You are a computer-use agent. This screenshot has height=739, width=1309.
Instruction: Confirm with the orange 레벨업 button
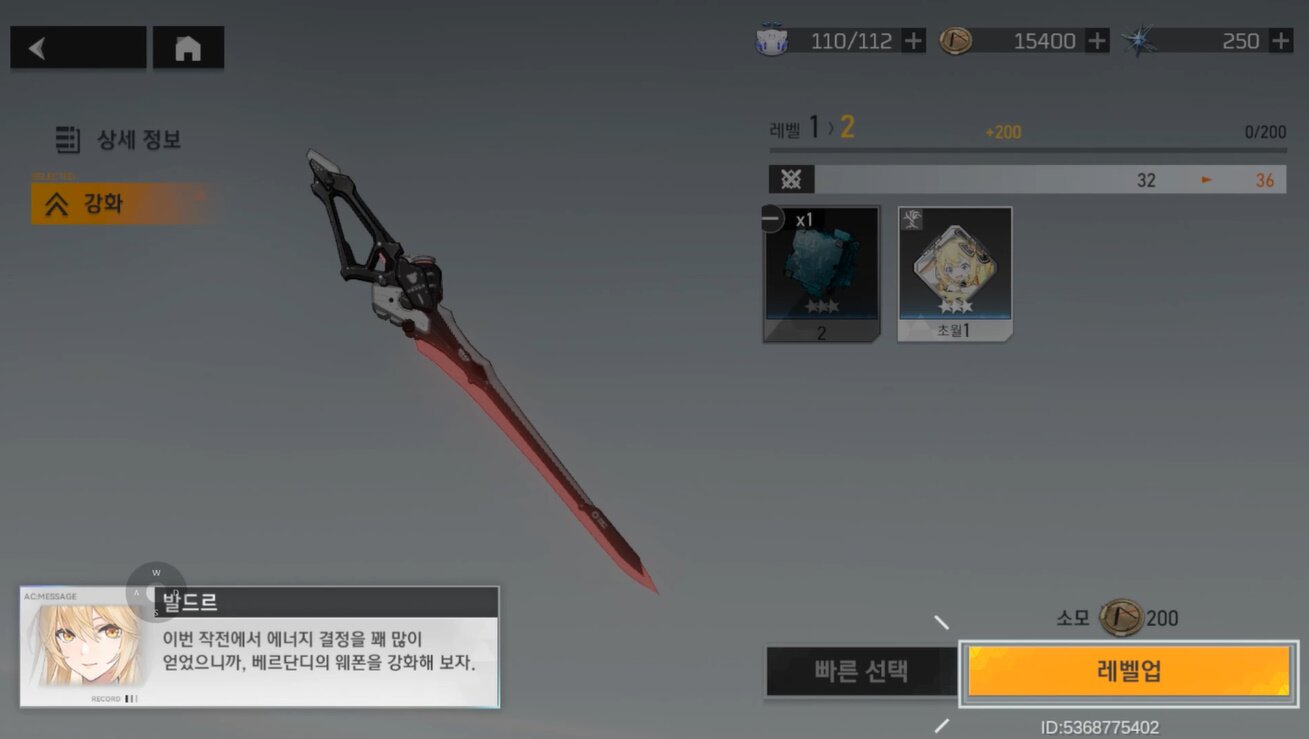pyautogui.click(x=1129, y=671)
